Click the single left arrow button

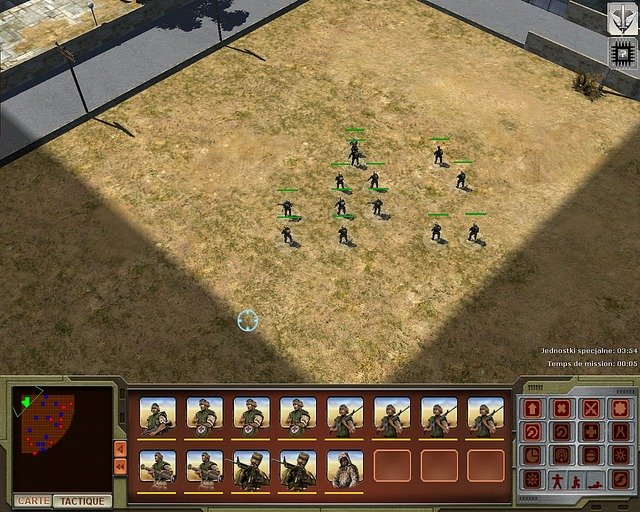(x=120, y=449)
